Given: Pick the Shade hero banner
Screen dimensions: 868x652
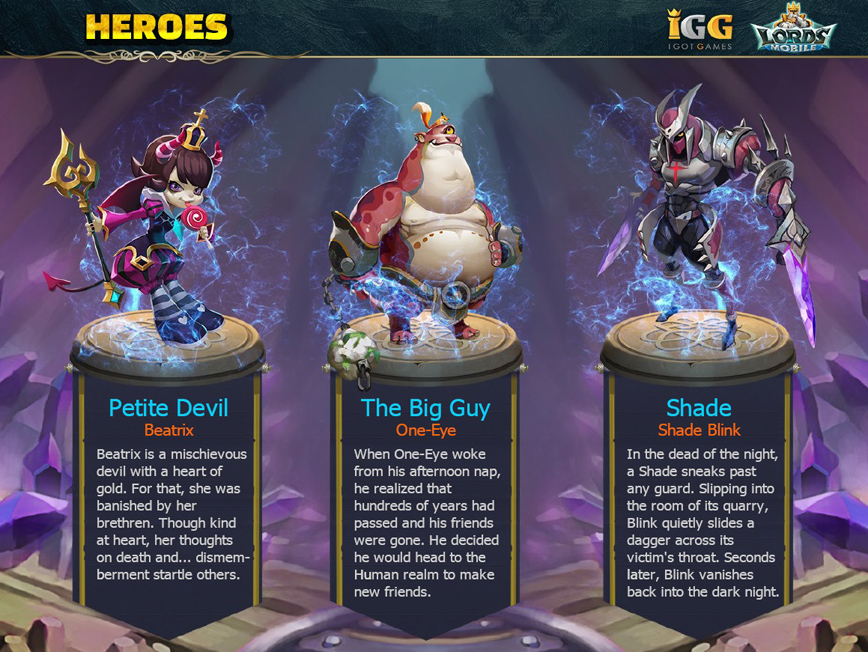Looking at the screenshot, I should tap(698, 490).
